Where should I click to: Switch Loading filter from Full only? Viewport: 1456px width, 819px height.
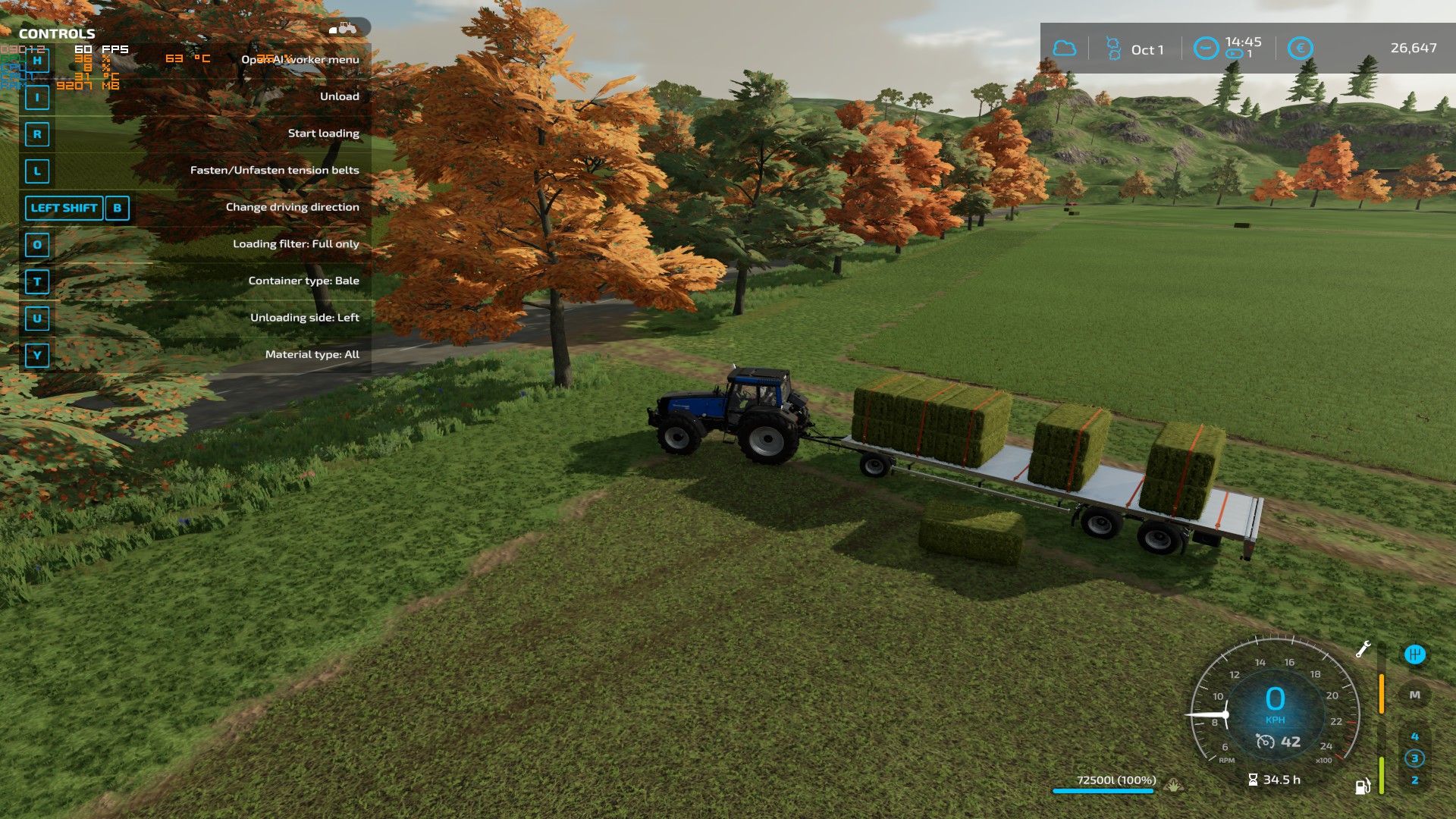tap(296, 244)
